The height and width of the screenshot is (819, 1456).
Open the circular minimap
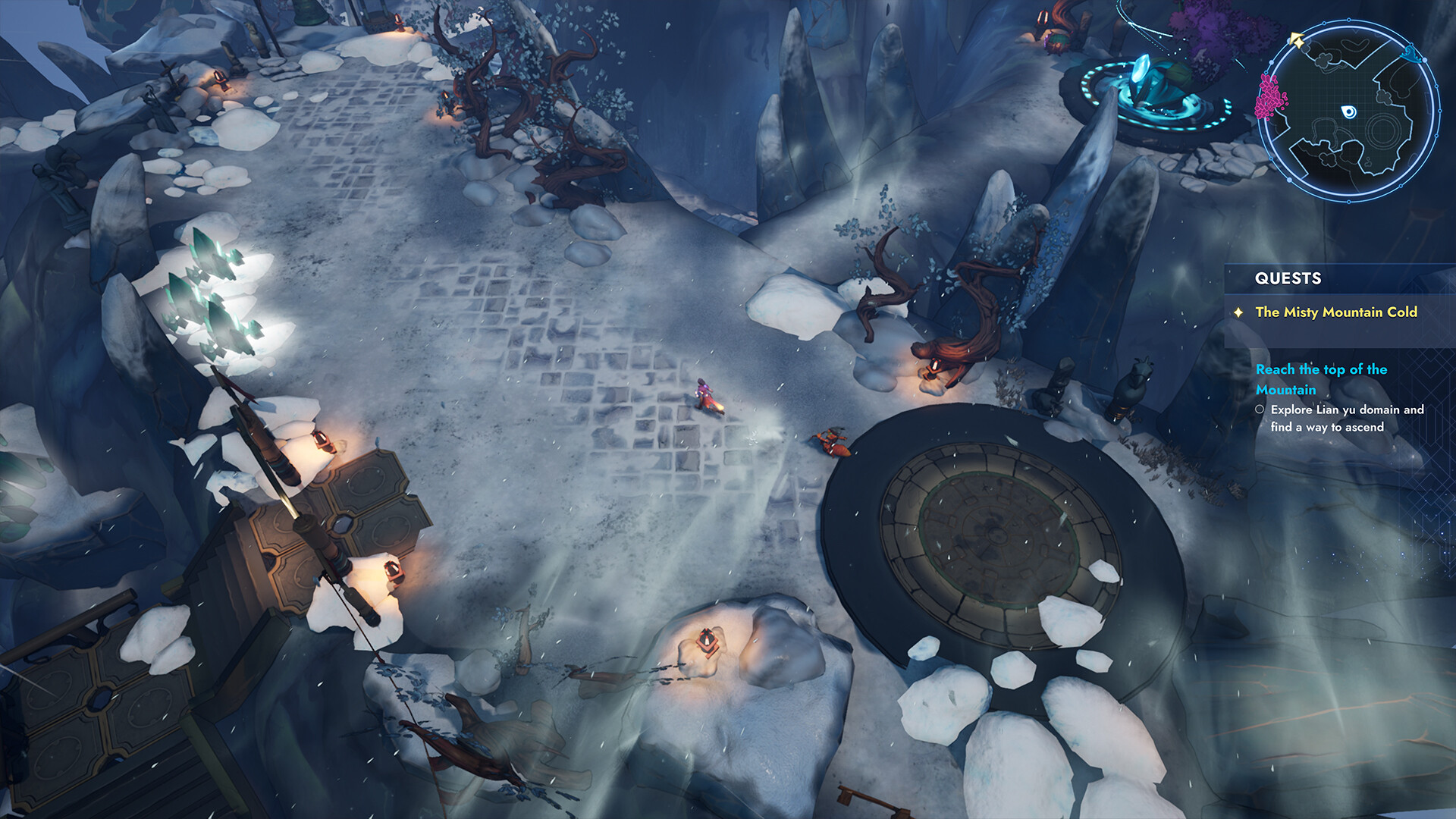coord(1349,112)
